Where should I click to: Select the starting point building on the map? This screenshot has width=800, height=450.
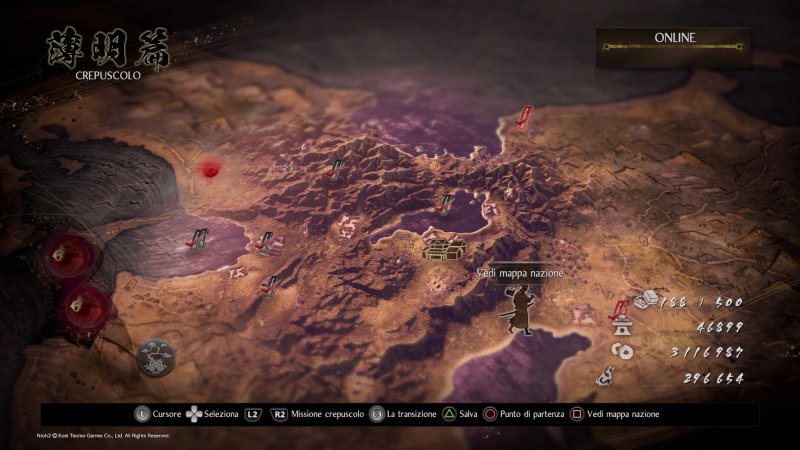pos(441,245)
